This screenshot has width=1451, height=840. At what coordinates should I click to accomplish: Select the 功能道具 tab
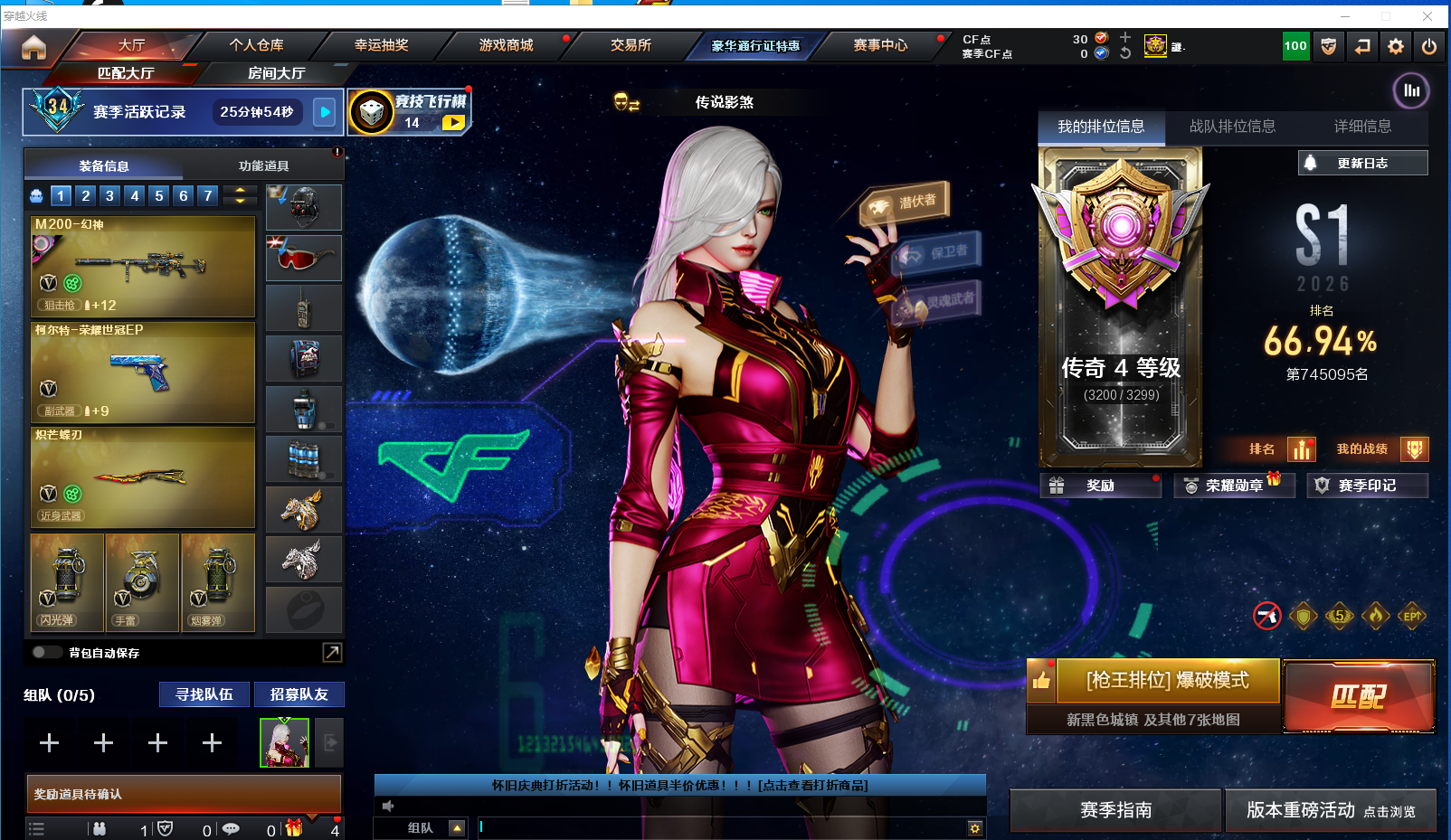(x=263, y=166)
